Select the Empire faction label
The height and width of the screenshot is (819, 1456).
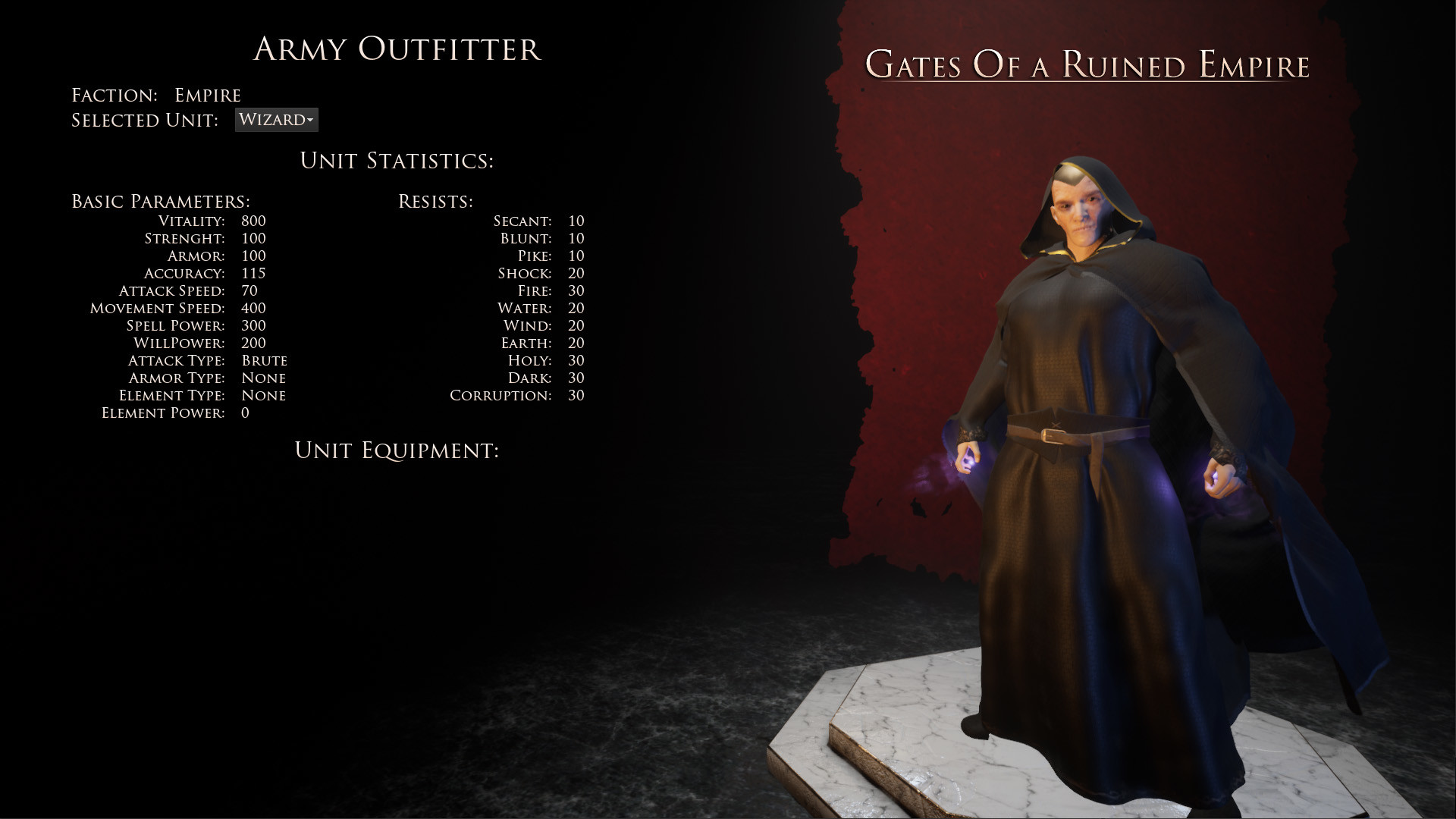pos(208,94)
